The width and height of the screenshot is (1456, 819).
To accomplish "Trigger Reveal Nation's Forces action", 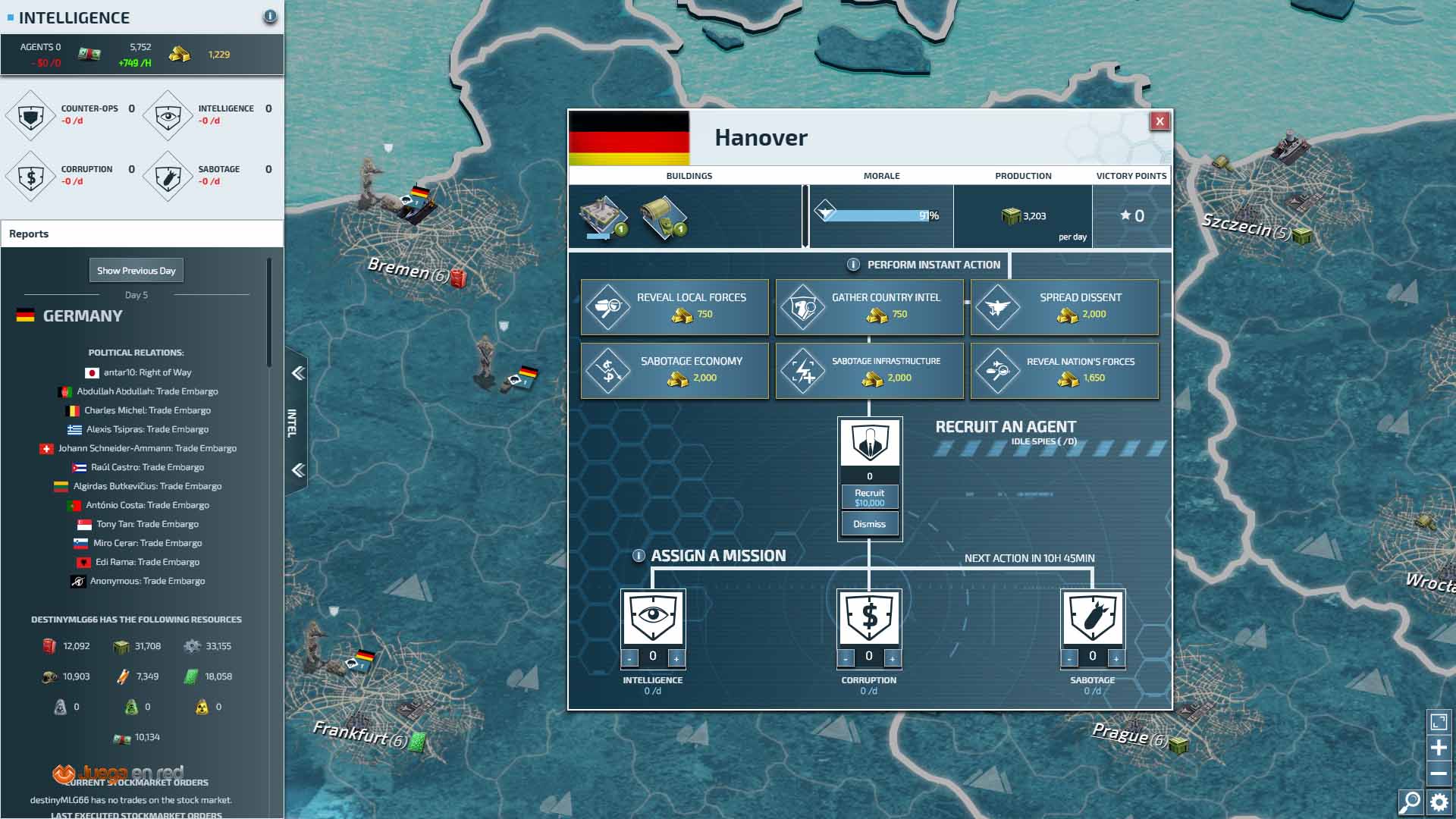I will click(x=1064, y=370).
